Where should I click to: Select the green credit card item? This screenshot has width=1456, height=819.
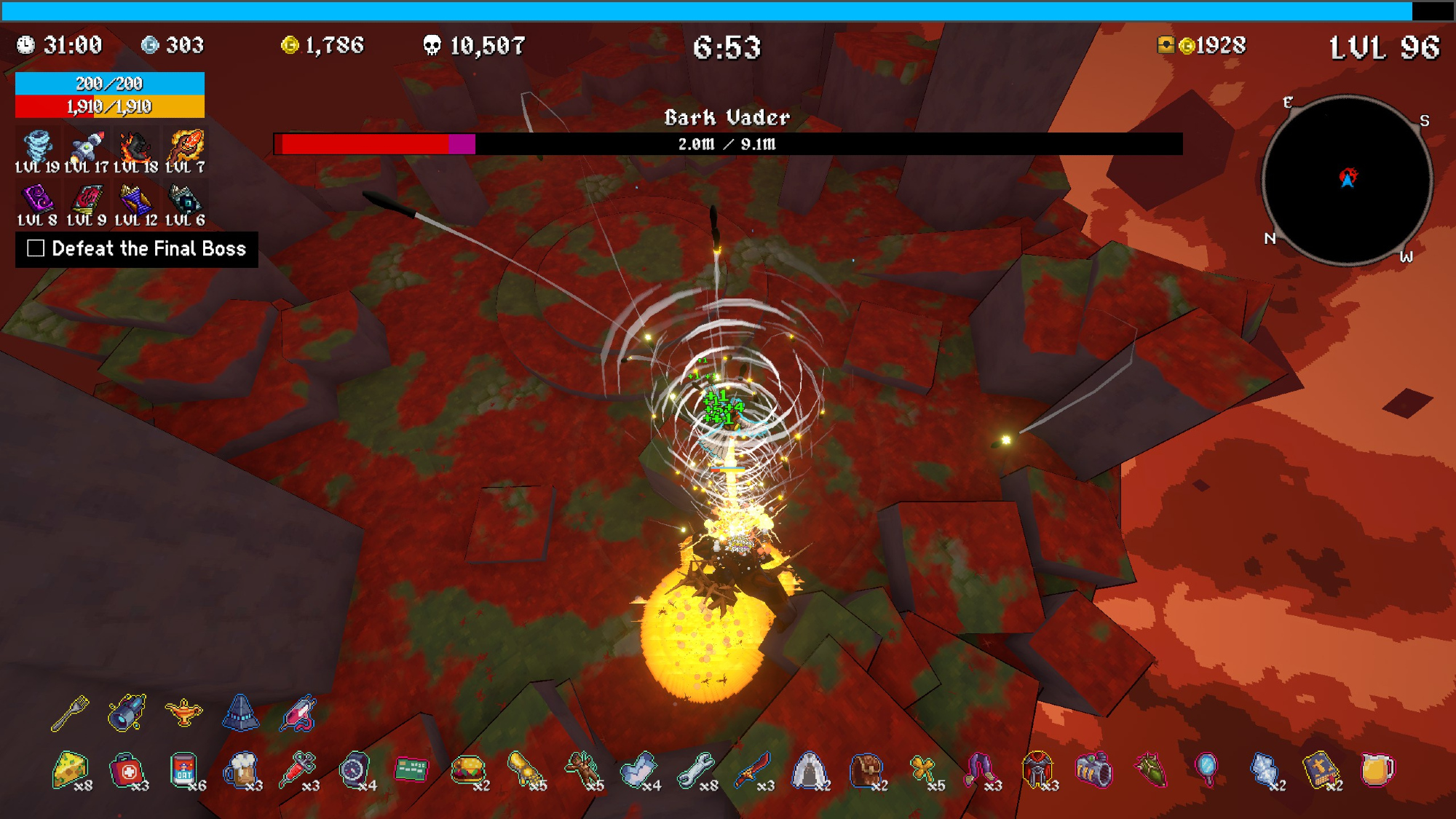(x=411, y=769)
